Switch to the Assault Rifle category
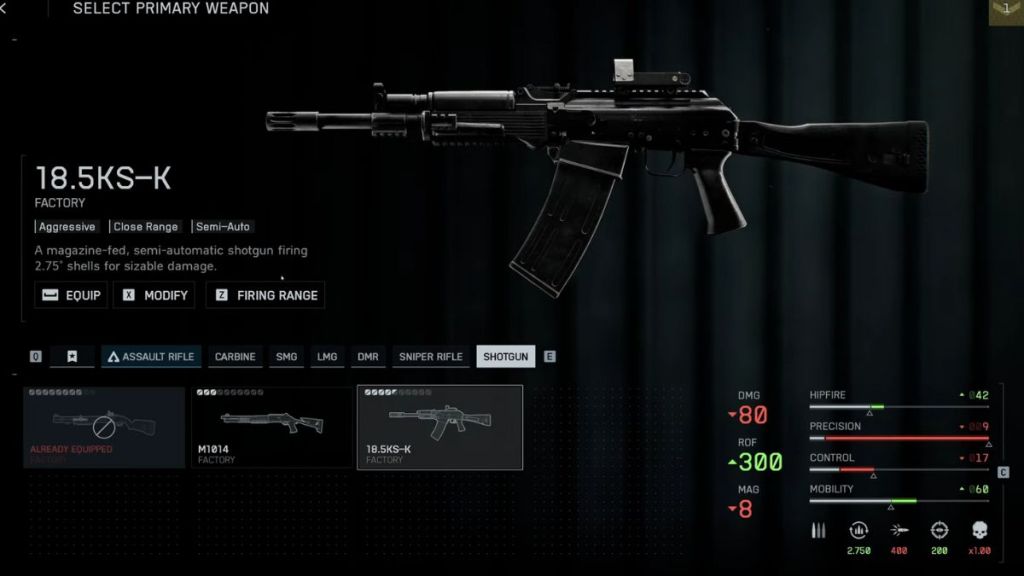Screen dimensions: 1024x576 pyautogui.click(x=151, y=357)
